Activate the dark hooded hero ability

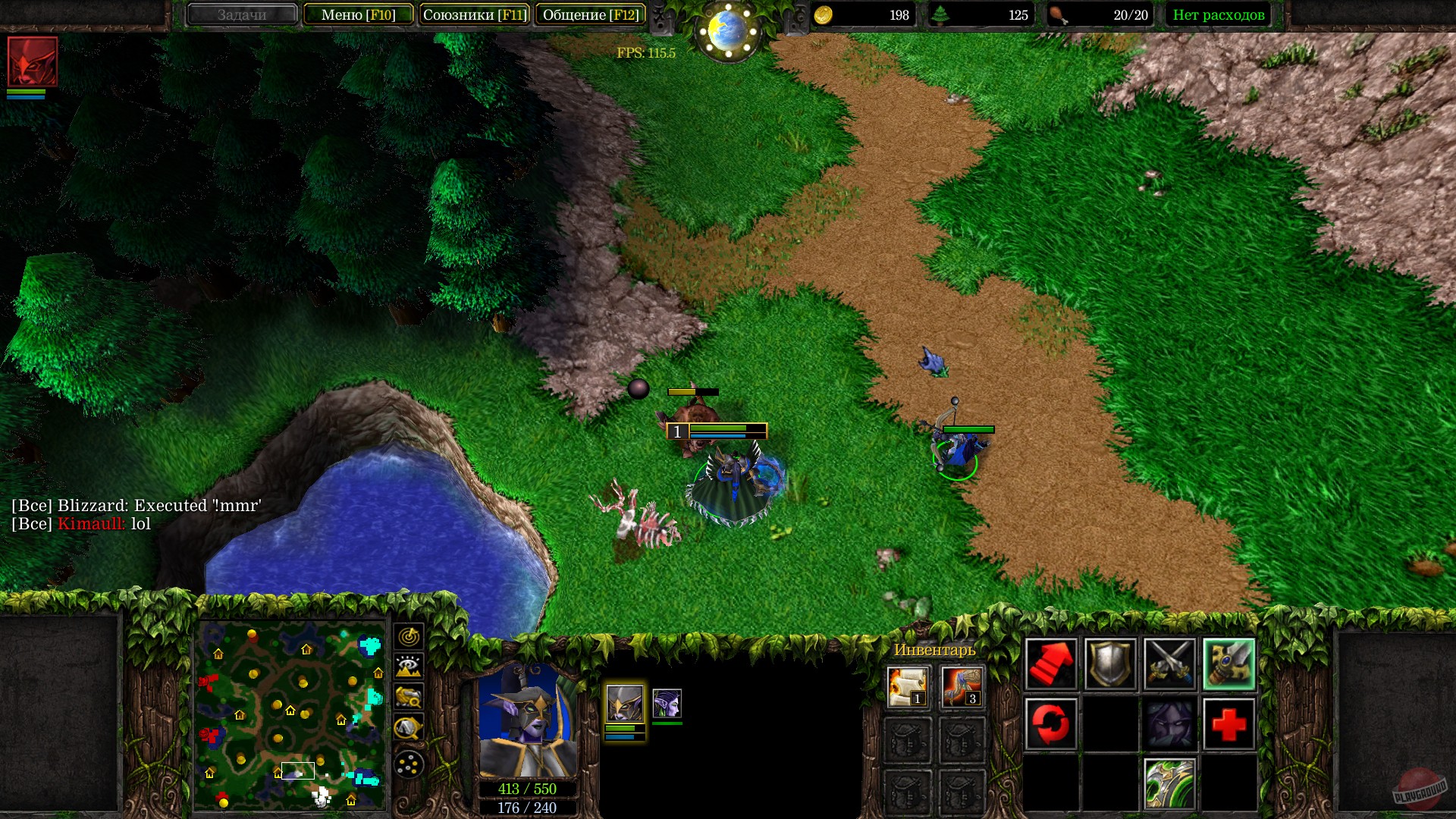point(1170,723)
